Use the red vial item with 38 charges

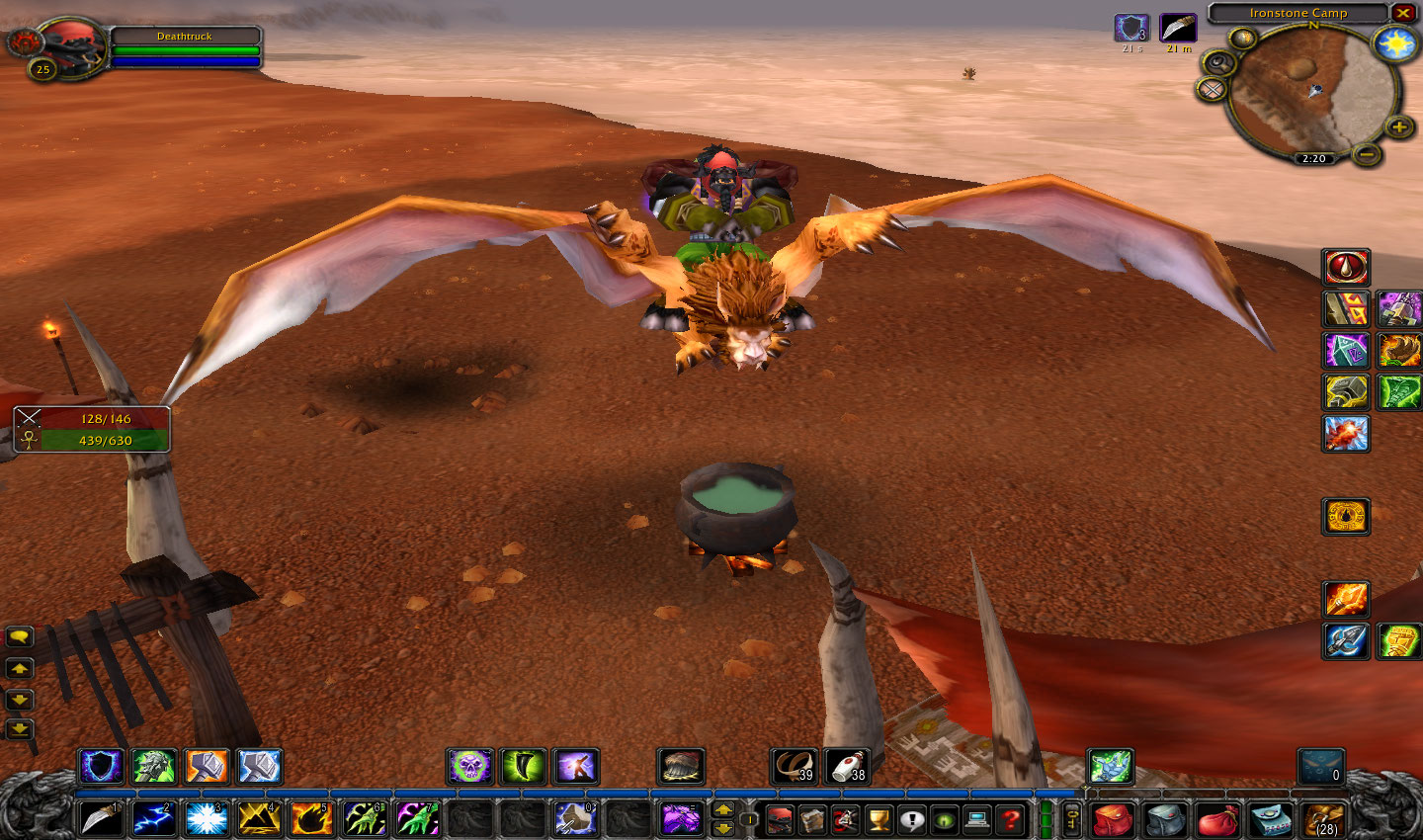[x=847, y=766]
